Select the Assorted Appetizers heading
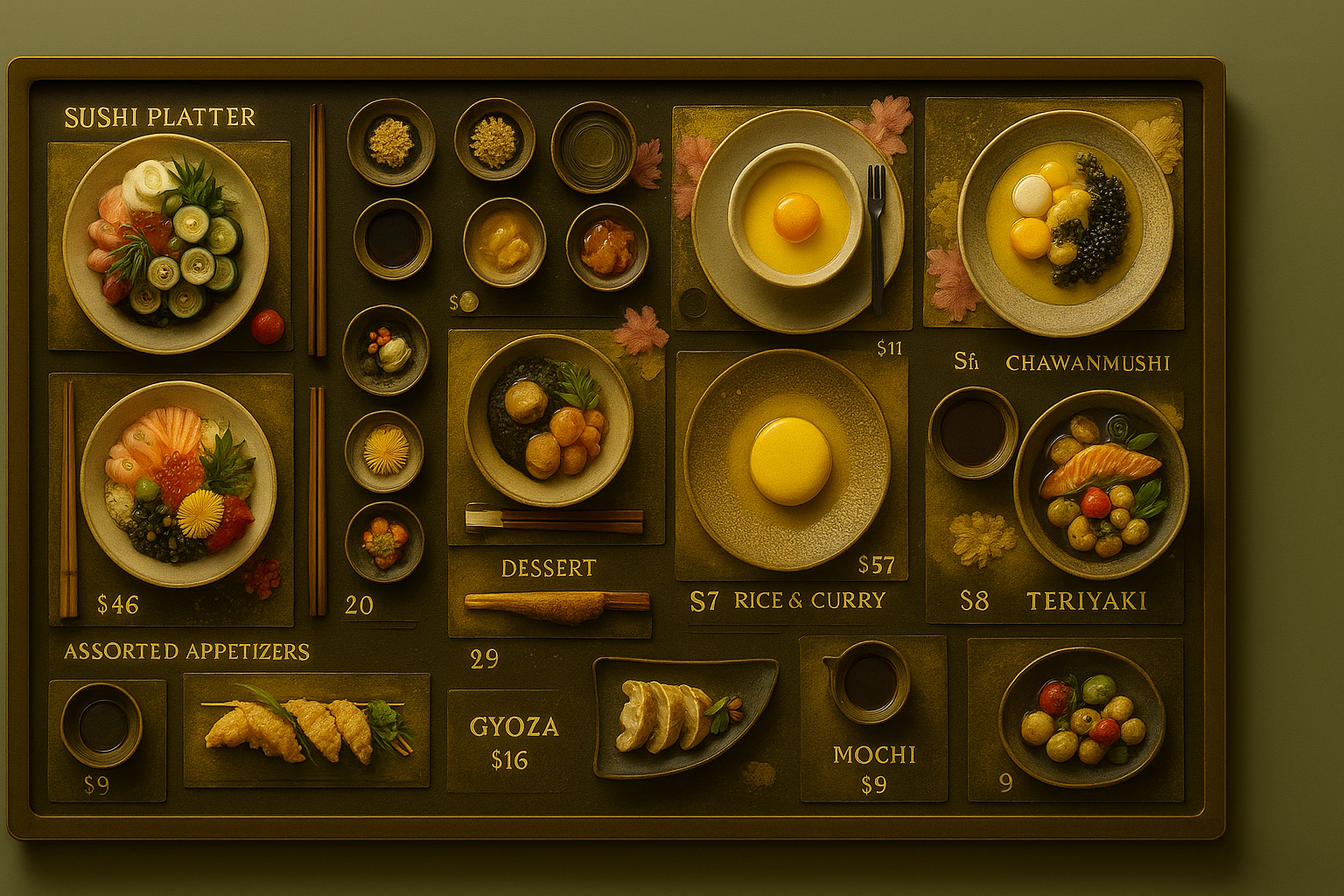This screenshot has width=1344, height=896. [x=186, y=651]
